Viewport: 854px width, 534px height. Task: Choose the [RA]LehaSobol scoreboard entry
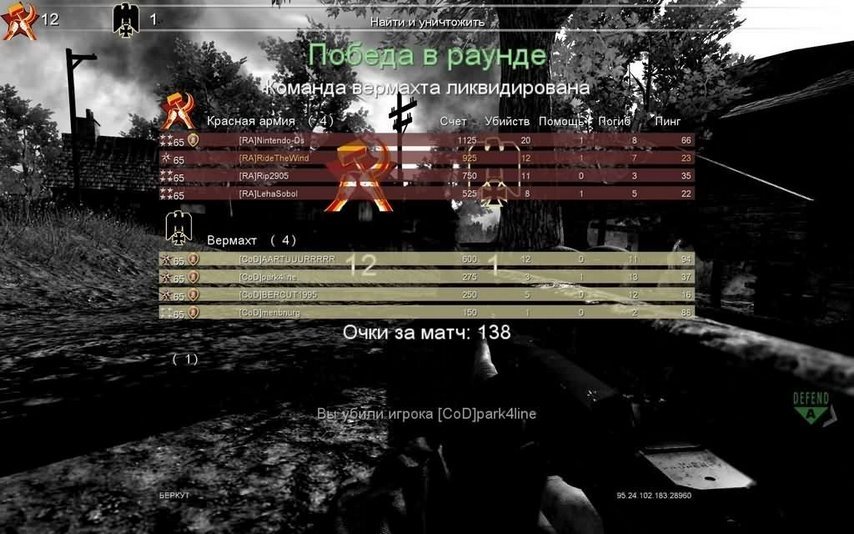tap(426, 193)
